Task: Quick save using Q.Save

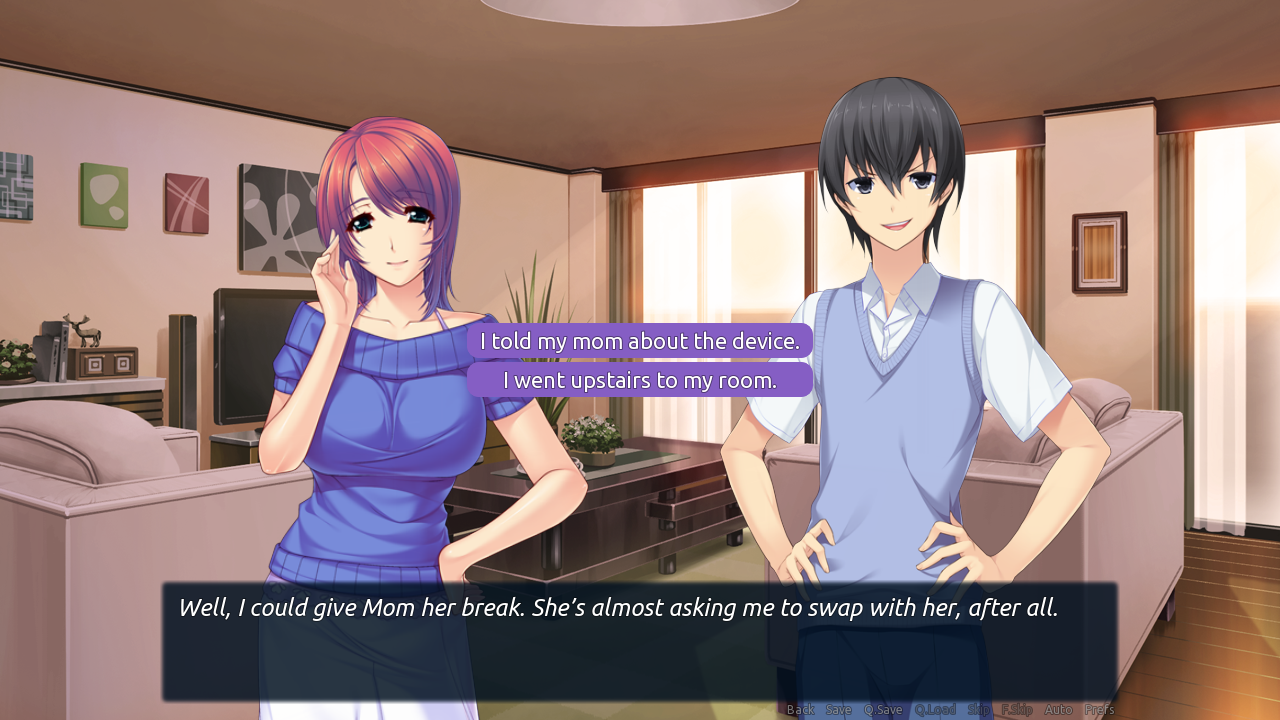Action: (x=883, y=709)
